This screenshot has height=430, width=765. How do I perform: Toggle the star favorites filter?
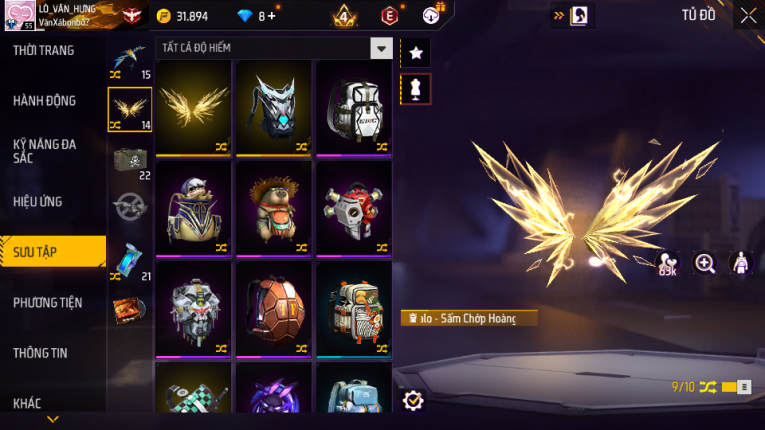416,52
